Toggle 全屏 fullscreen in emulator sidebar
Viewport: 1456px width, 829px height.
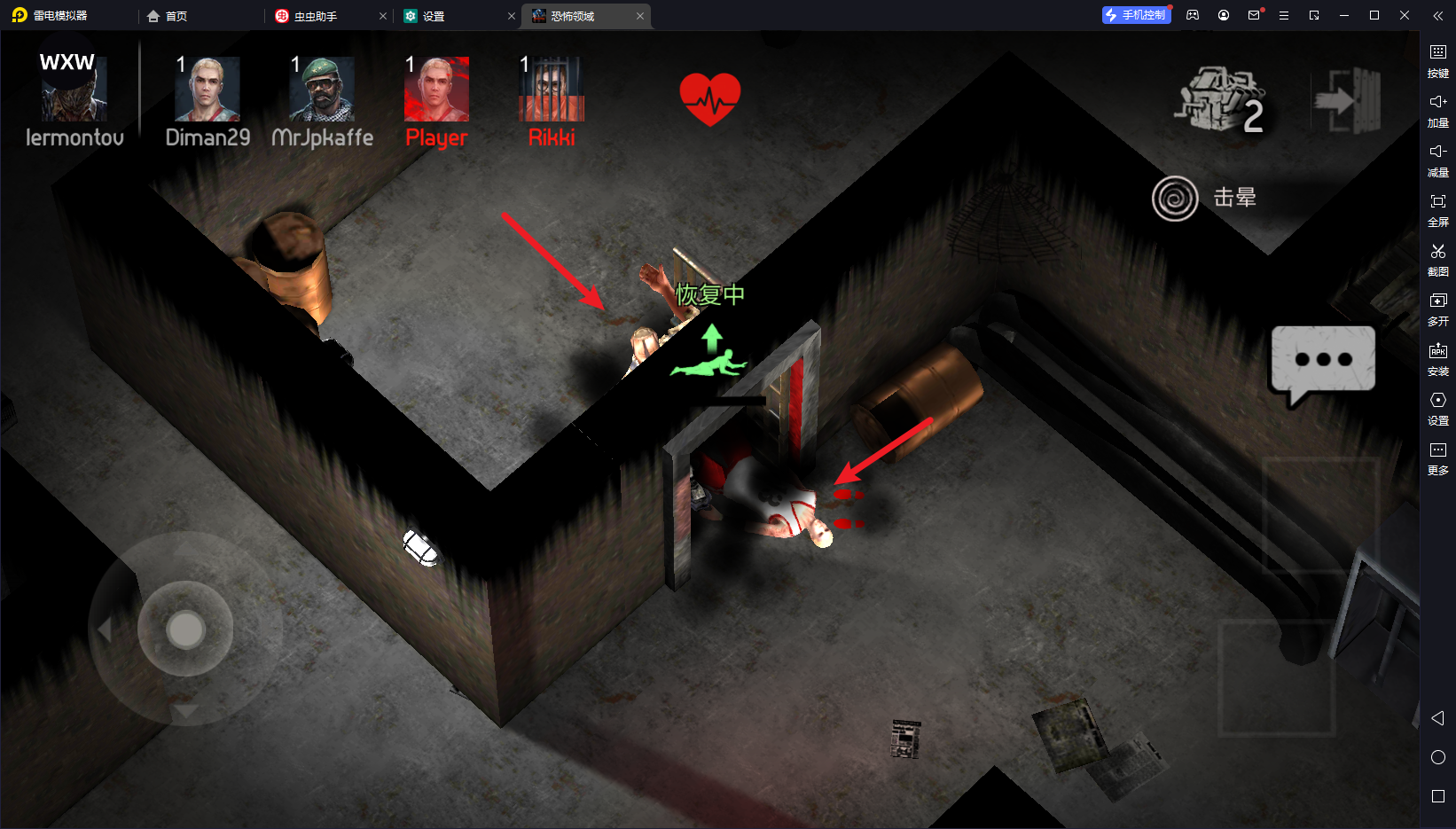coord(1437,210)
